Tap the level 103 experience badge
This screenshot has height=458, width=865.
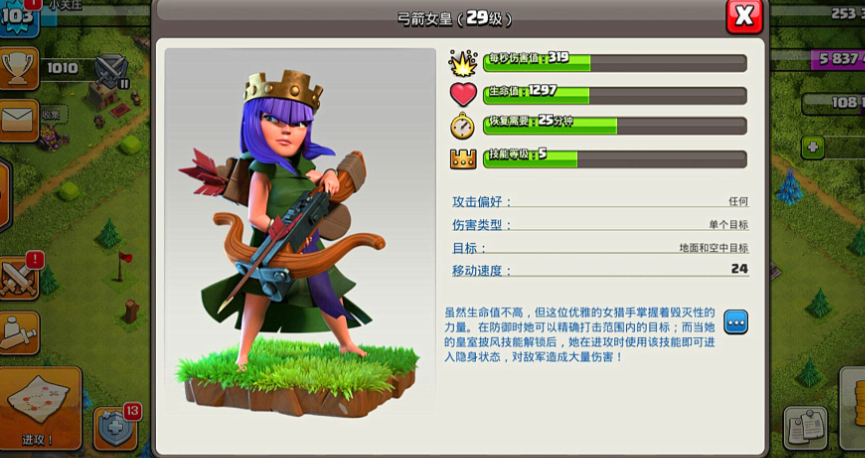[17, 17]
